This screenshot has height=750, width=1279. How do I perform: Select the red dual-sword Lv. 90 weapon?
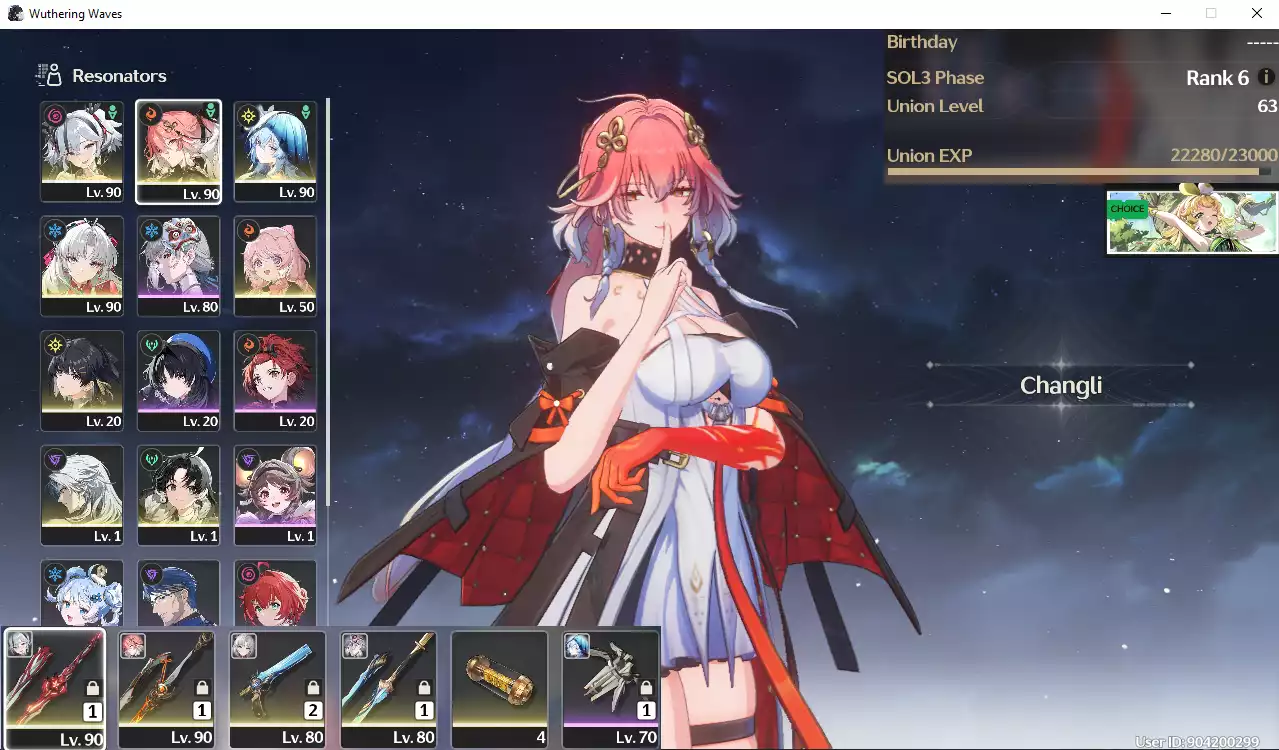(x=55, y=687)
